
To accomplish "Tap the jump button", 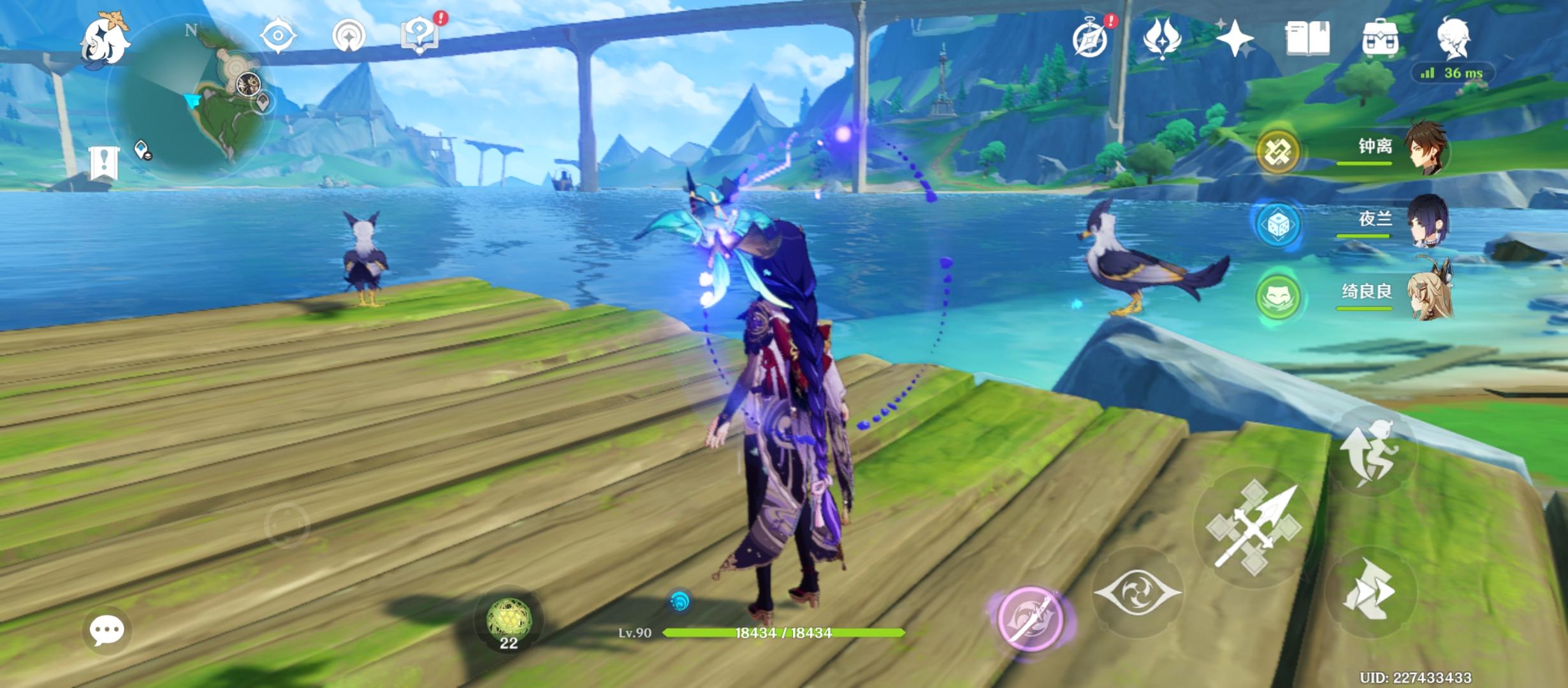I will pyautogui.click(x=1370, y=451).
